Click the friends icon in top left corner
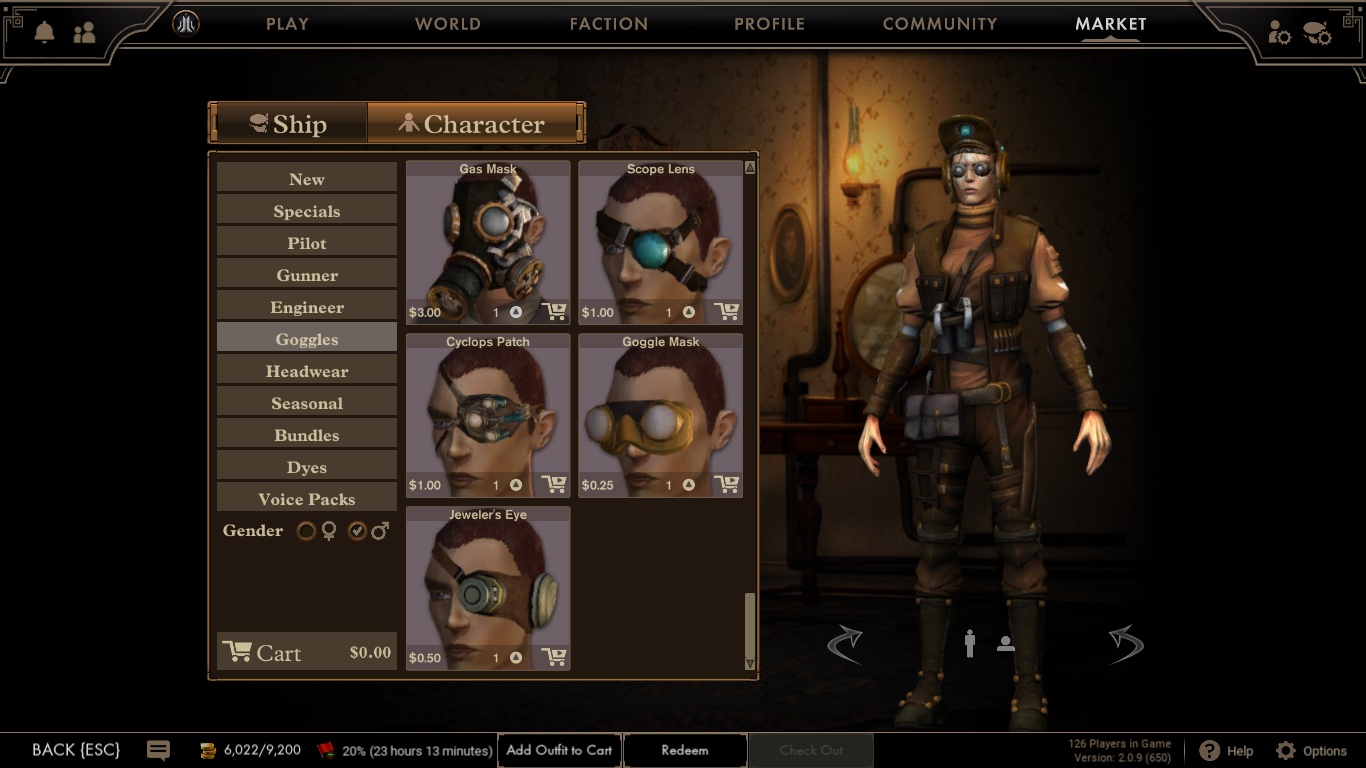Viewport: 1366px width, 768px height. click(x=86, y=33)
